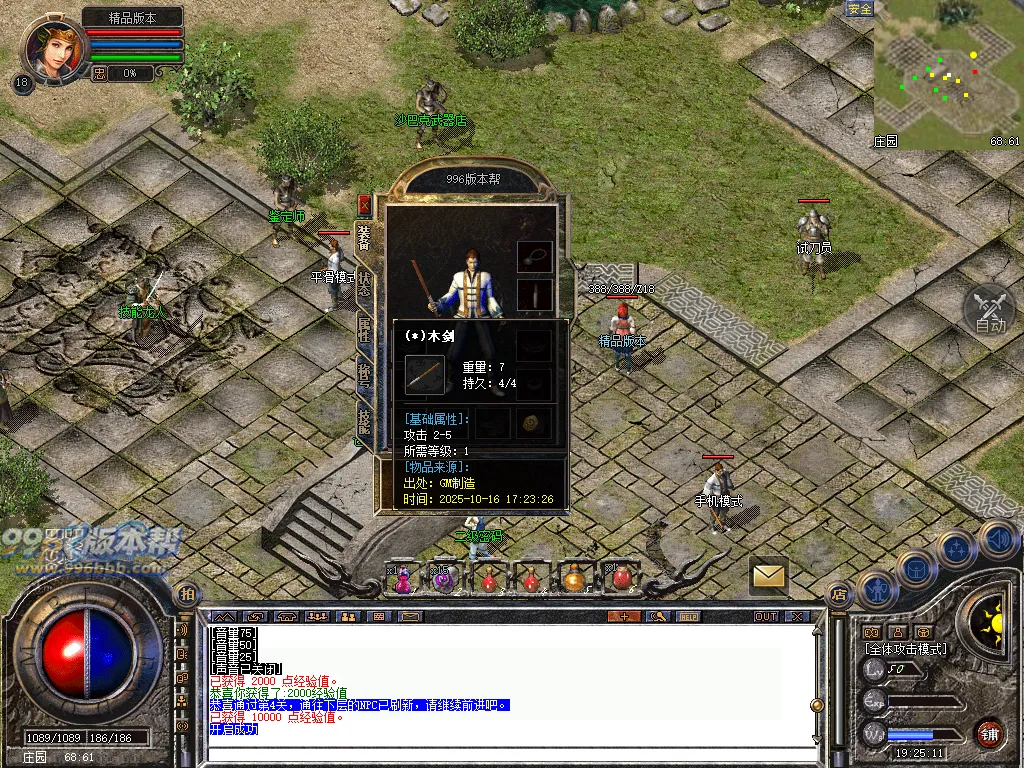
Task: Open the 店 shop button
Action: 838,594
